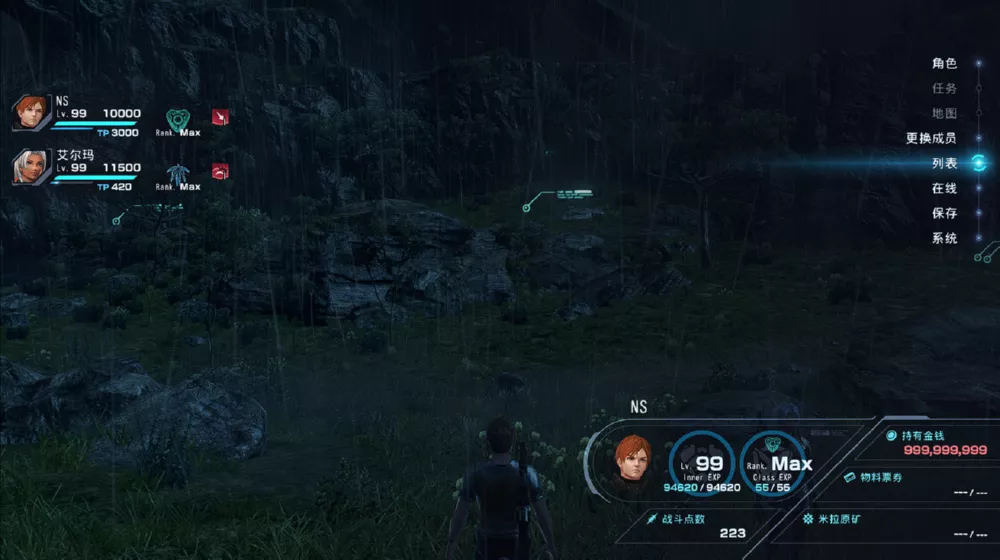
Task: Open the 系统 menu entry
Action: click(x=944, y=238)
